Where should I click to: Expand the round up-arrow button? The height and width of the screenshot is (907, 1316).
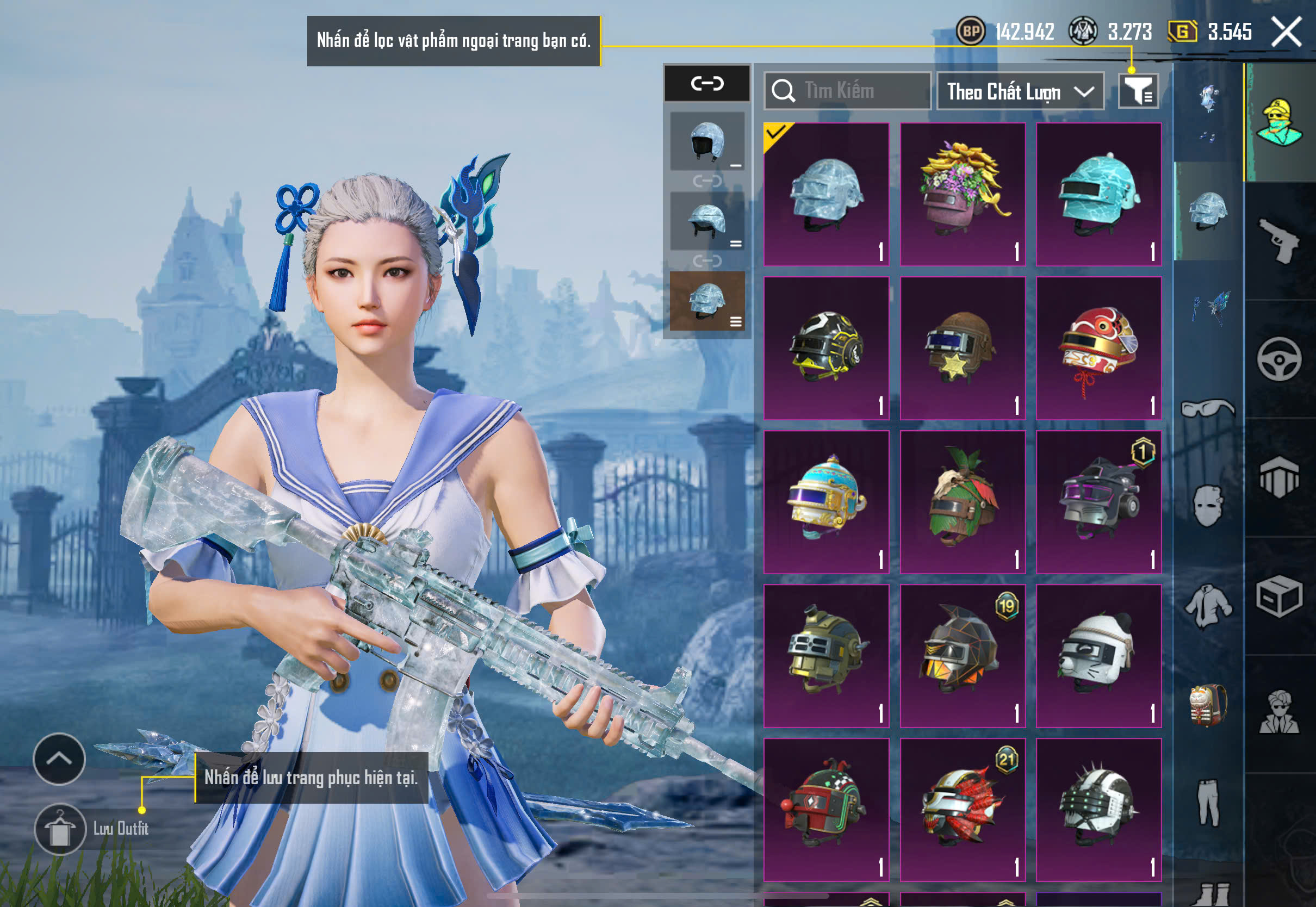coord(59,759)
